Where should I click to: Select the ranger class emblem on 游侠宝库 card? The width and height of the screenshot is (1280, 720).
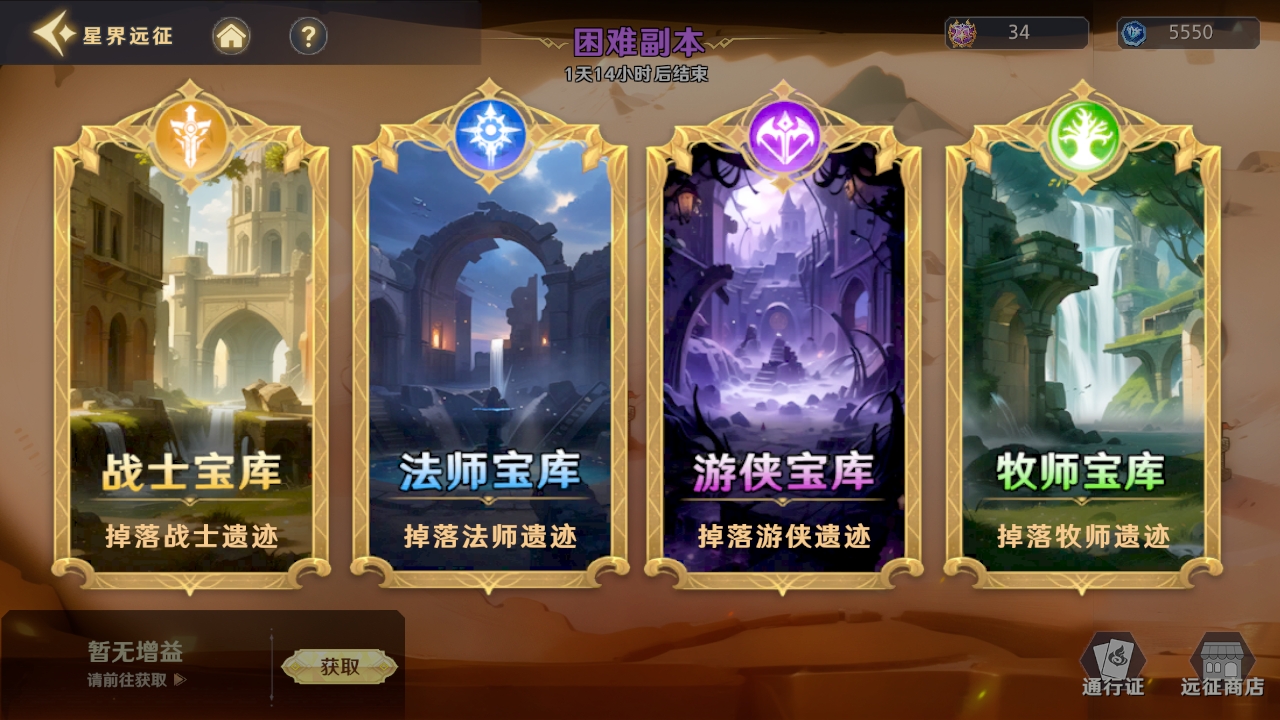point(785,136)
